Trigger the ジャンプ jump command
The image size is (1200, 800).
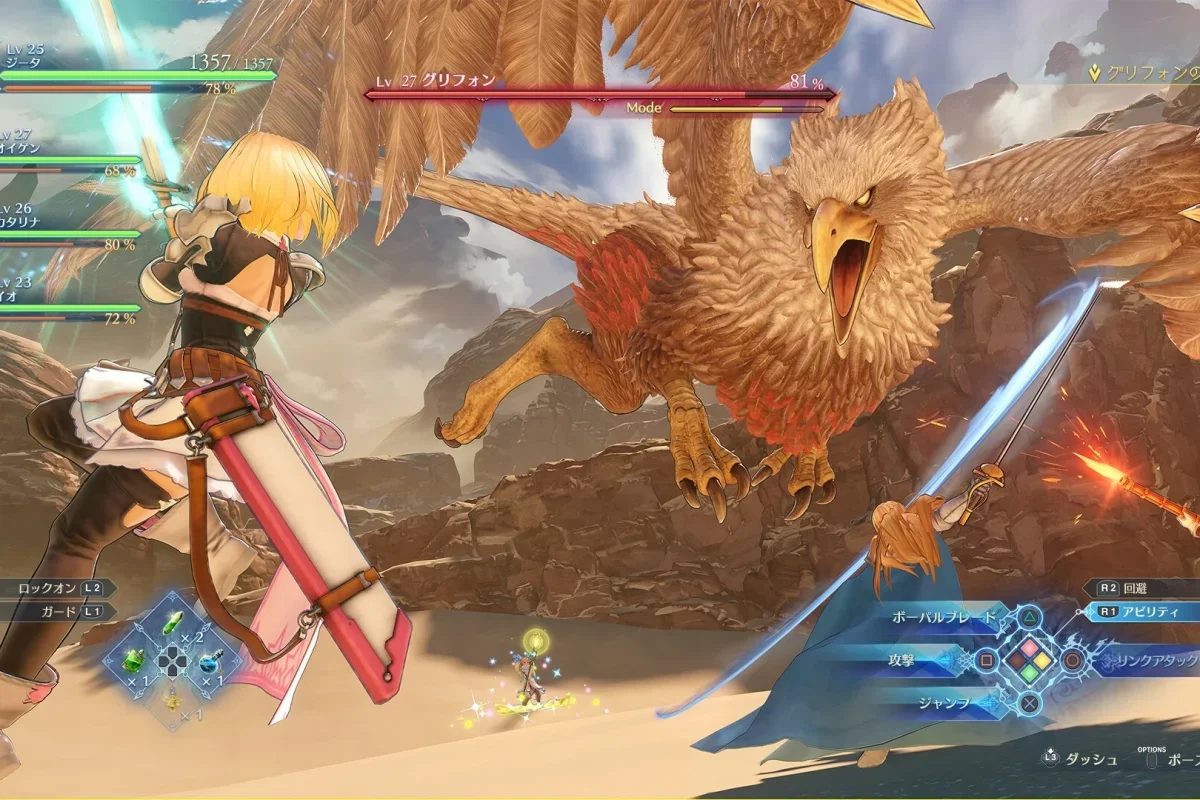tap(945, 703)
